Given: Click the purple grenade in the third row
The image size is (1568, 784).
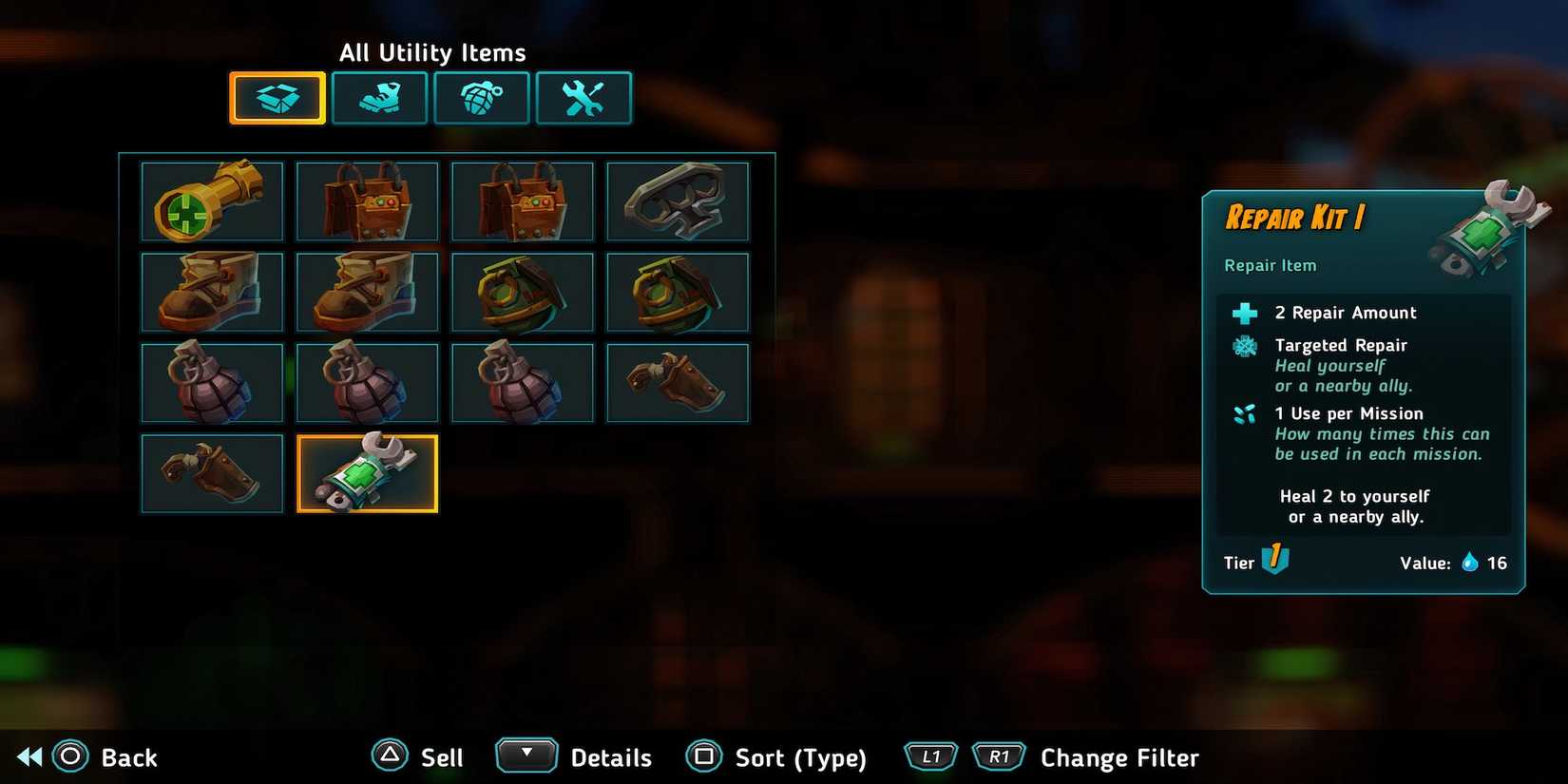Looking at the screenshot, I should (212, 382).
